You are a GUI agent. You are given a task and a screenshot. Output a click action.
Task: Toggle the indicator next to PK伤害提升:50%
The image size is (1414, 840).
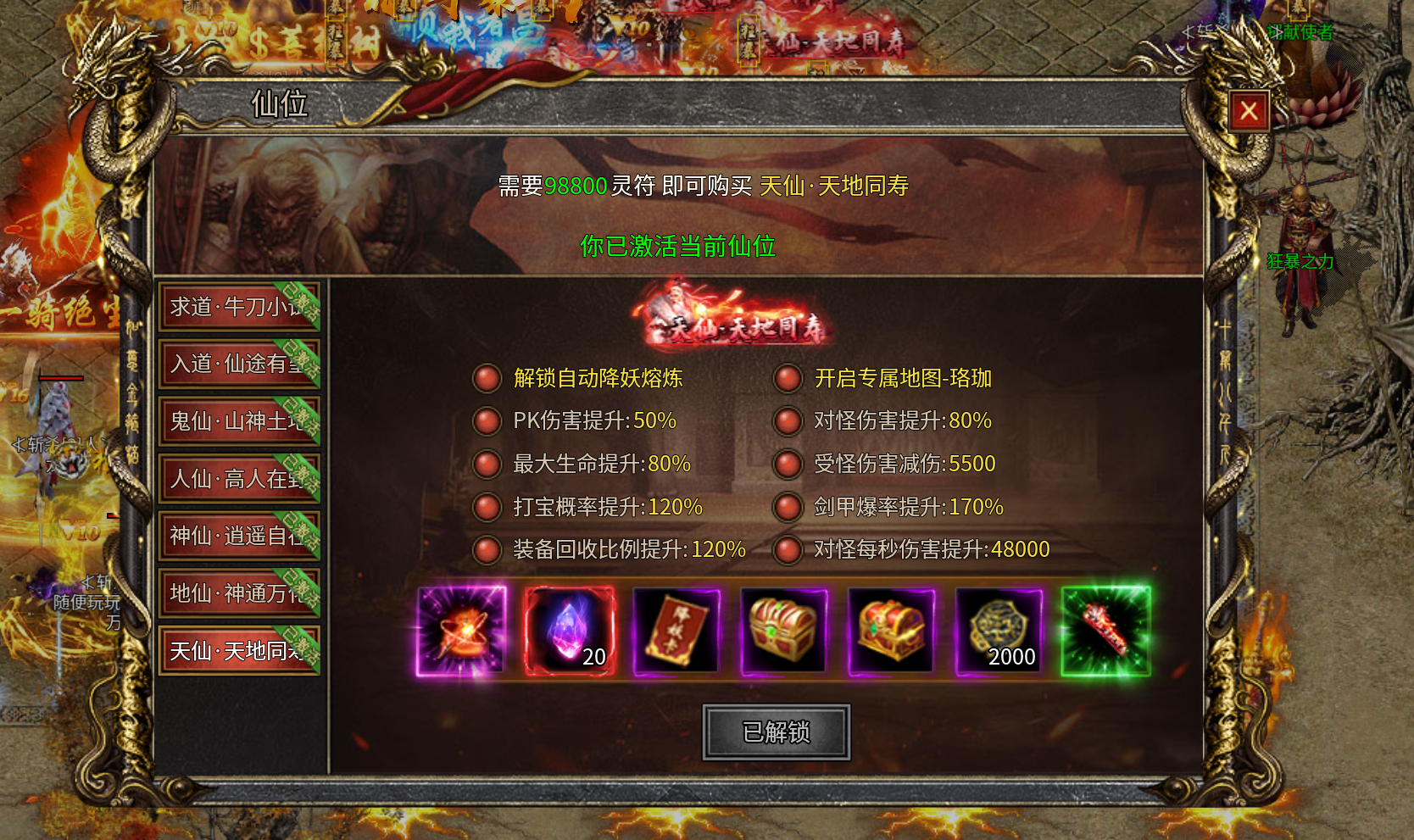pyautogui.click(x=486, y=422)
